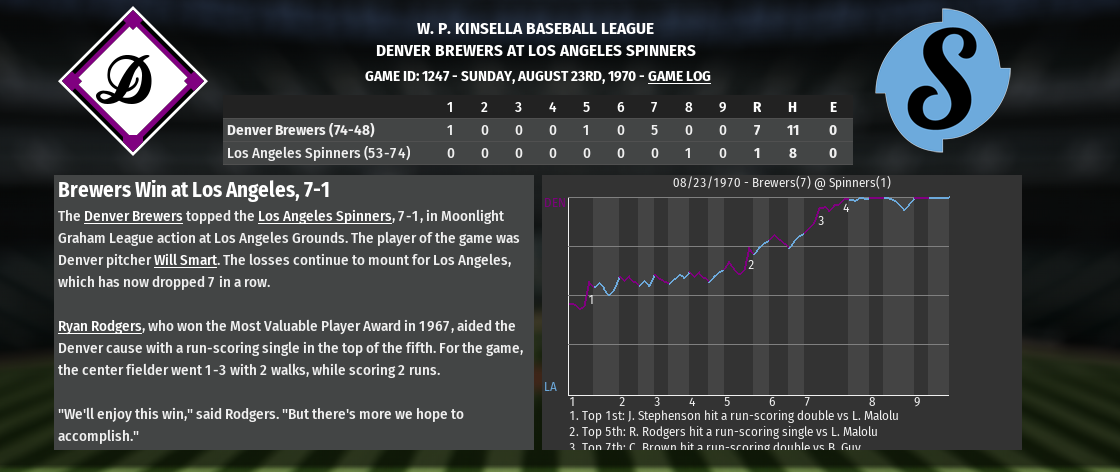1120x472 pixels.
Task: View Ryan Rodgers' player page
Action: pyautogui.click(x=100, y=326)
